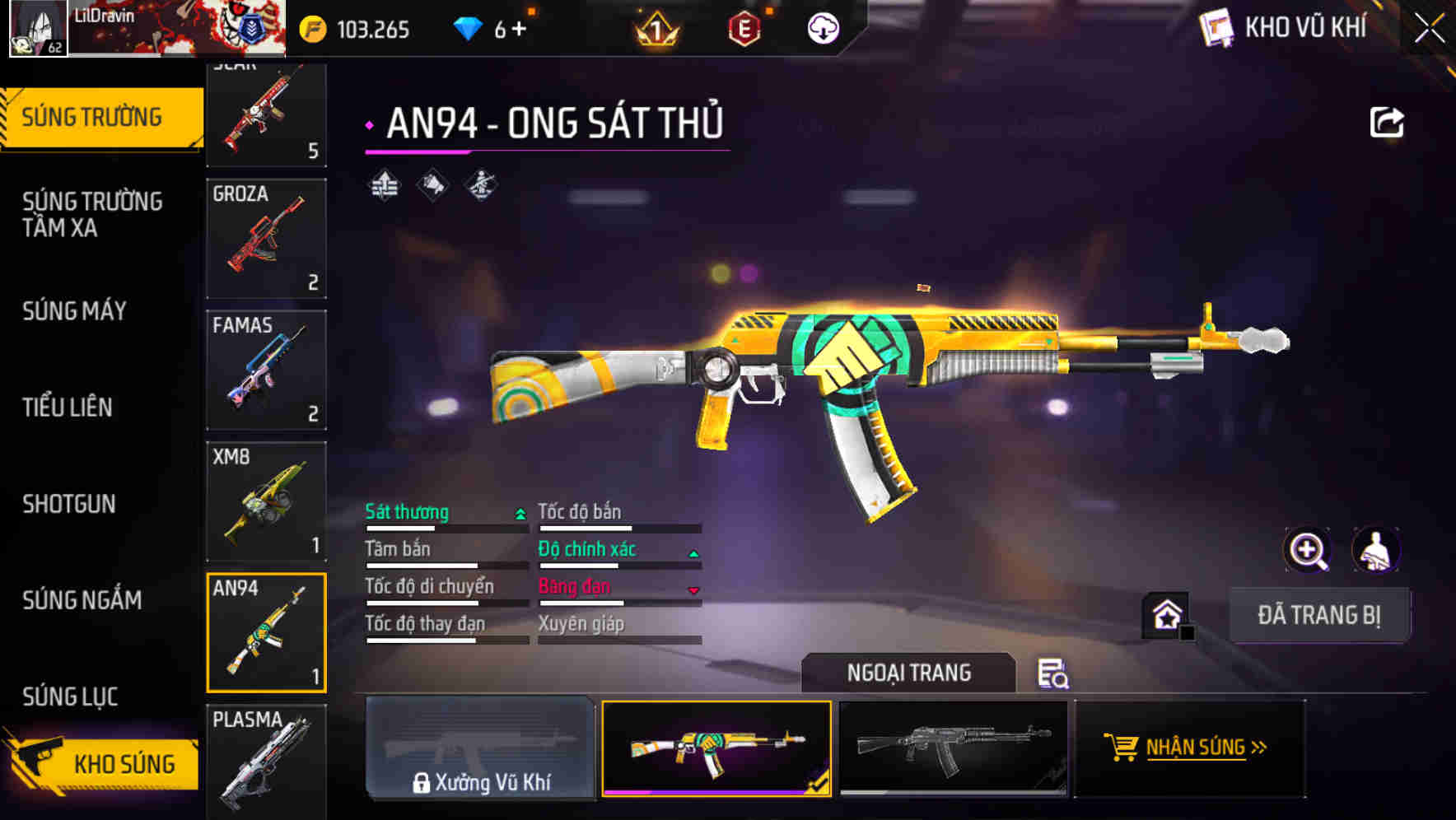Select the default black AN94 skin
The height and width of the screenshot is (820, 1456).
pyautogui.click(x=953, y=748)
